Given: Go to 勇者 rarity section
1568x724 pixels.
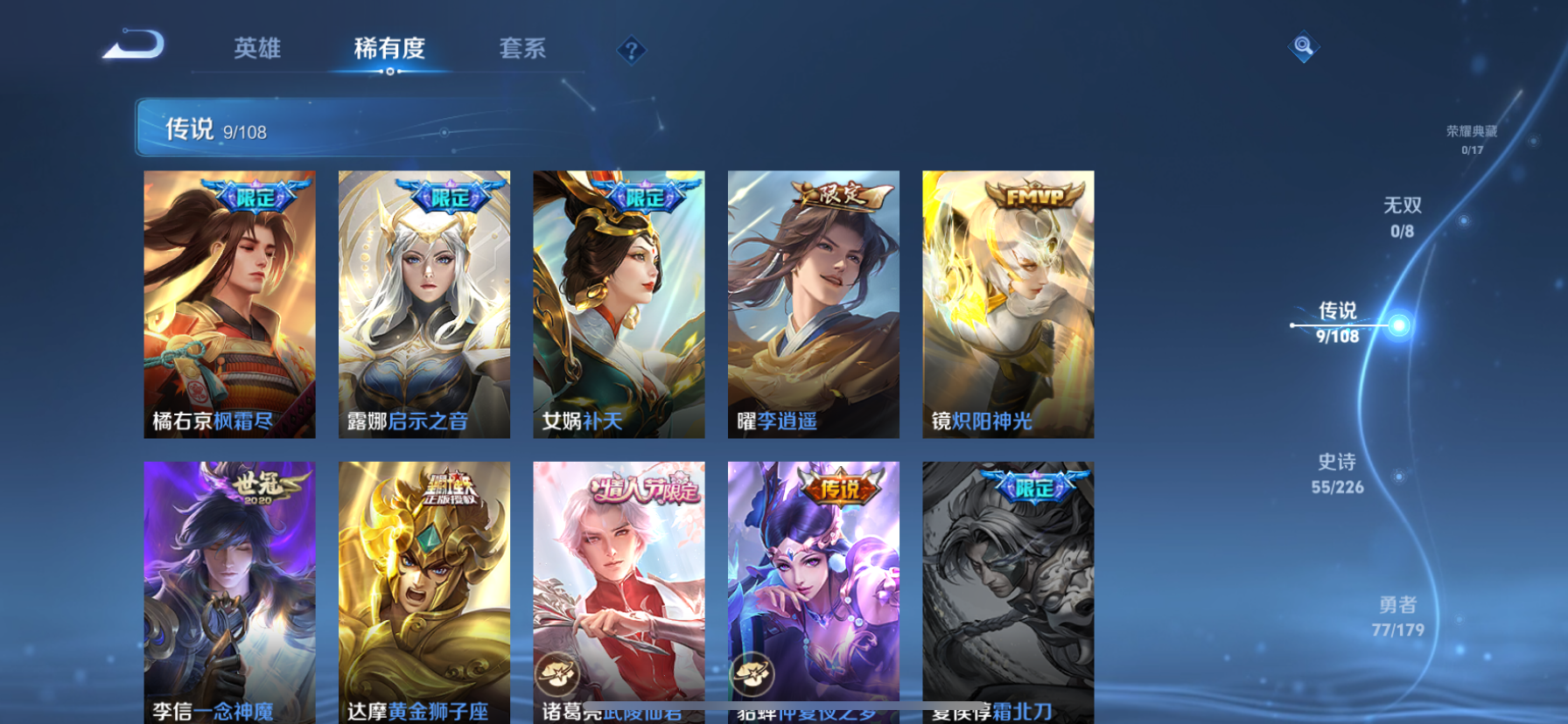Looking at the screenshot, I should pos(1397,616).
